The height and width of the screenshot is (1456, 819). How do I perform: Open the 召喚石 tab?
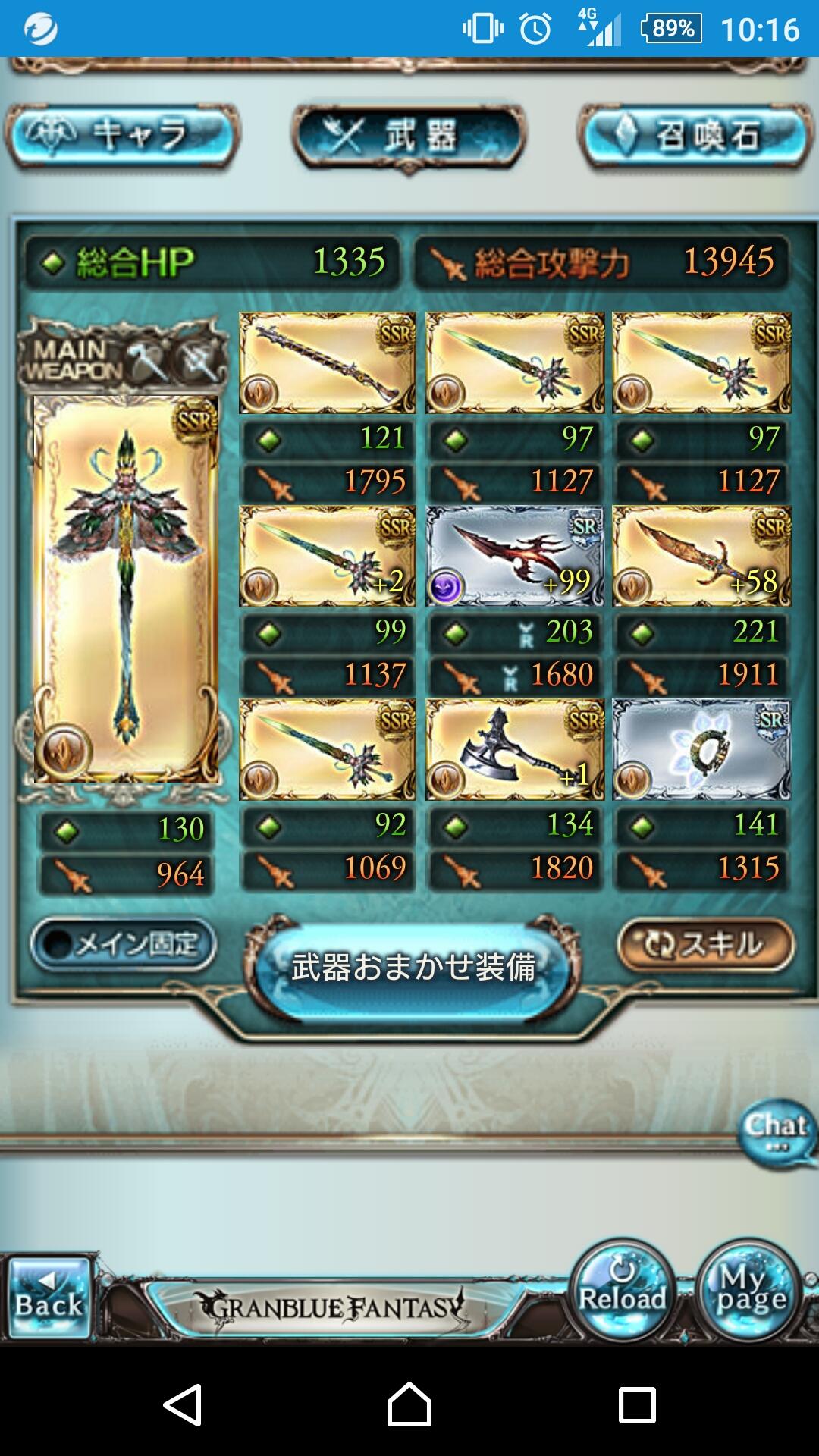[x=695, y=136]
